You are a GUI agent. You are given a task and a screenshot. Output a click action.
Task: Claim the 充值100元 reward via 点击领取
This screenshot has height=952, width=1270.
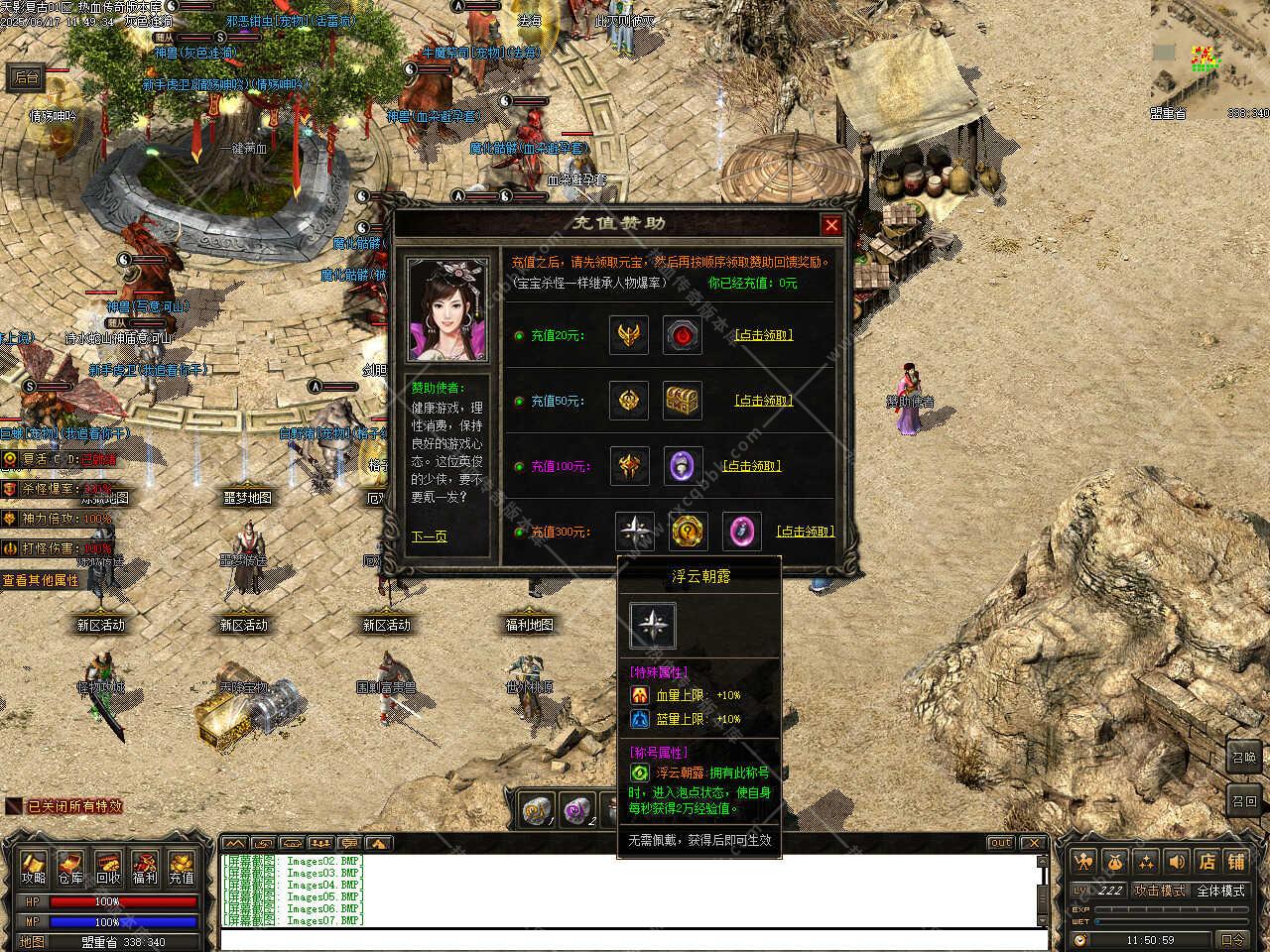coord(751,466)
